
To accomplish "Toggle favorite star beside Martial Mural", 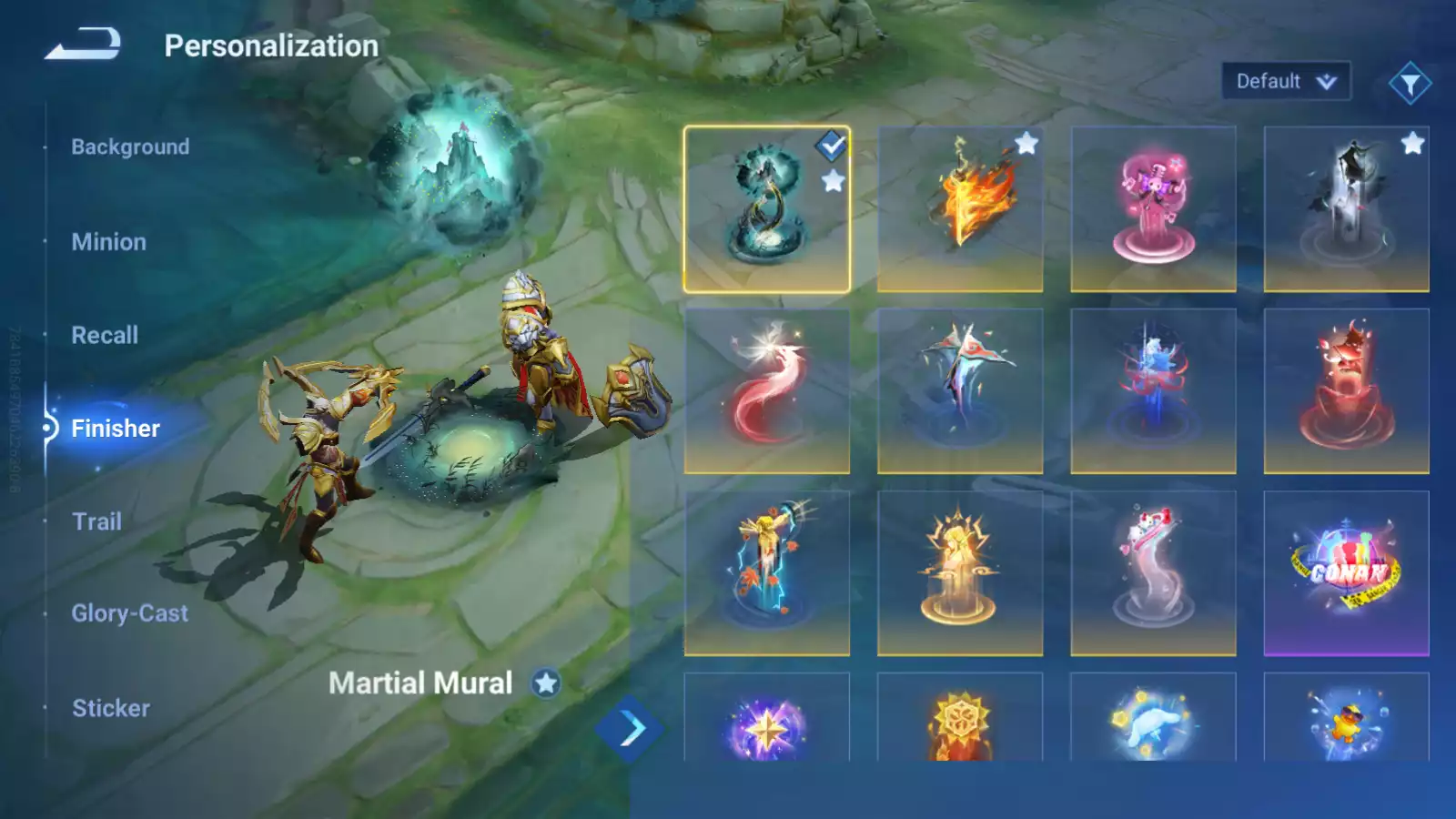I will coord(546,683).
